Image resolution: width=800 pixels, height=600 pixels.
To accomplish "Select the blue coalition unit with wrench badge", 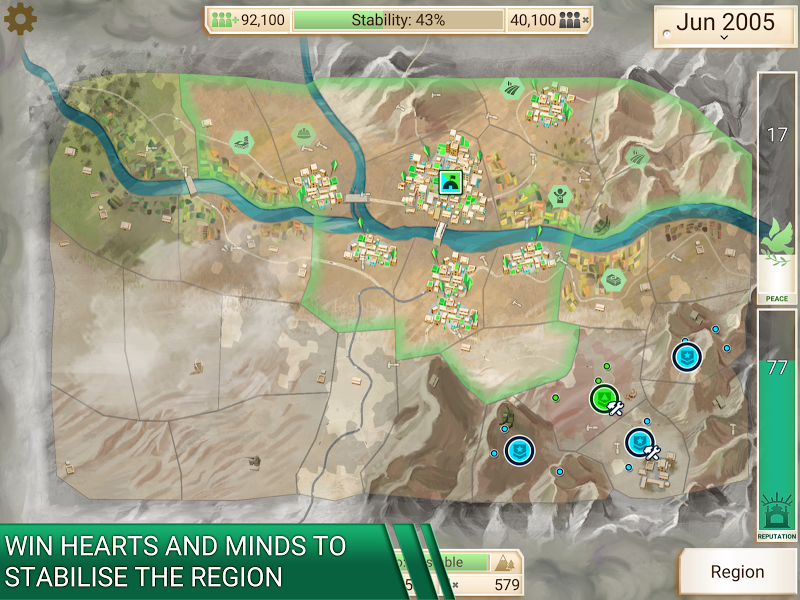I will point(640,441).
